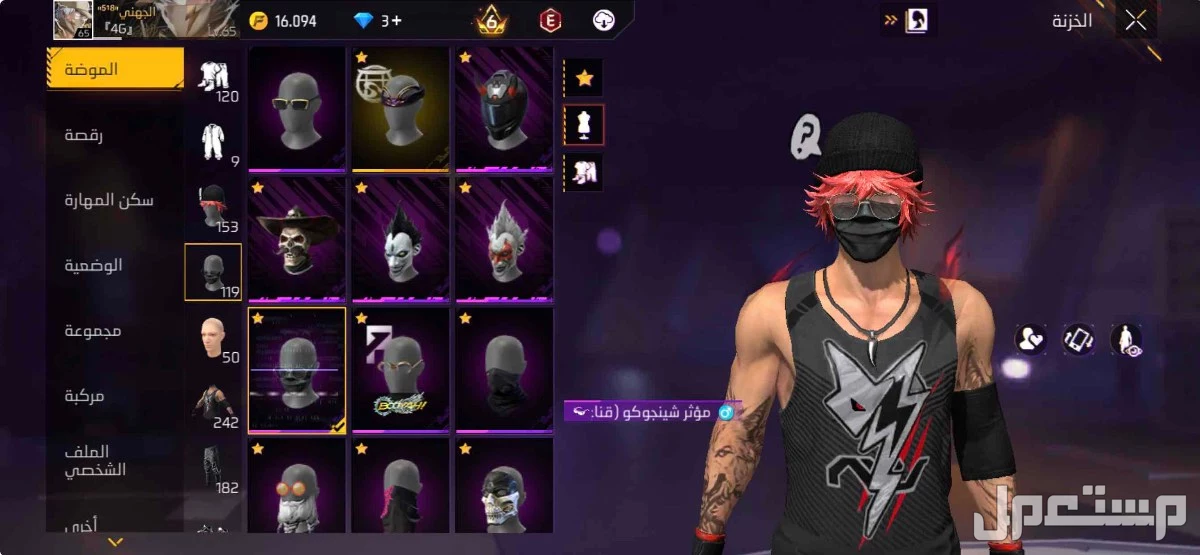The width and height of the screenshot is (1200, 555).
Task: Close the vault screen with the X
Action: pyautogui.click(x=1135, y=21)
